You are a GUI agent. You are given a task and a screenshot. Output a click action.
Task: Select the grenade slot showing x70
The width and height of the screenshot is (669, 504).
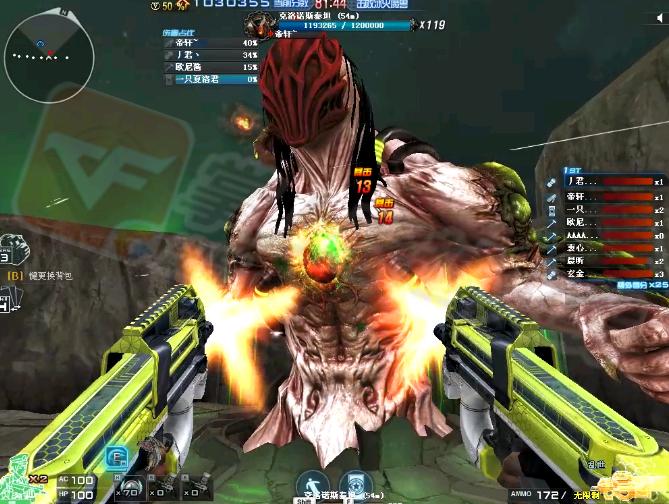(x=127, y=487)
